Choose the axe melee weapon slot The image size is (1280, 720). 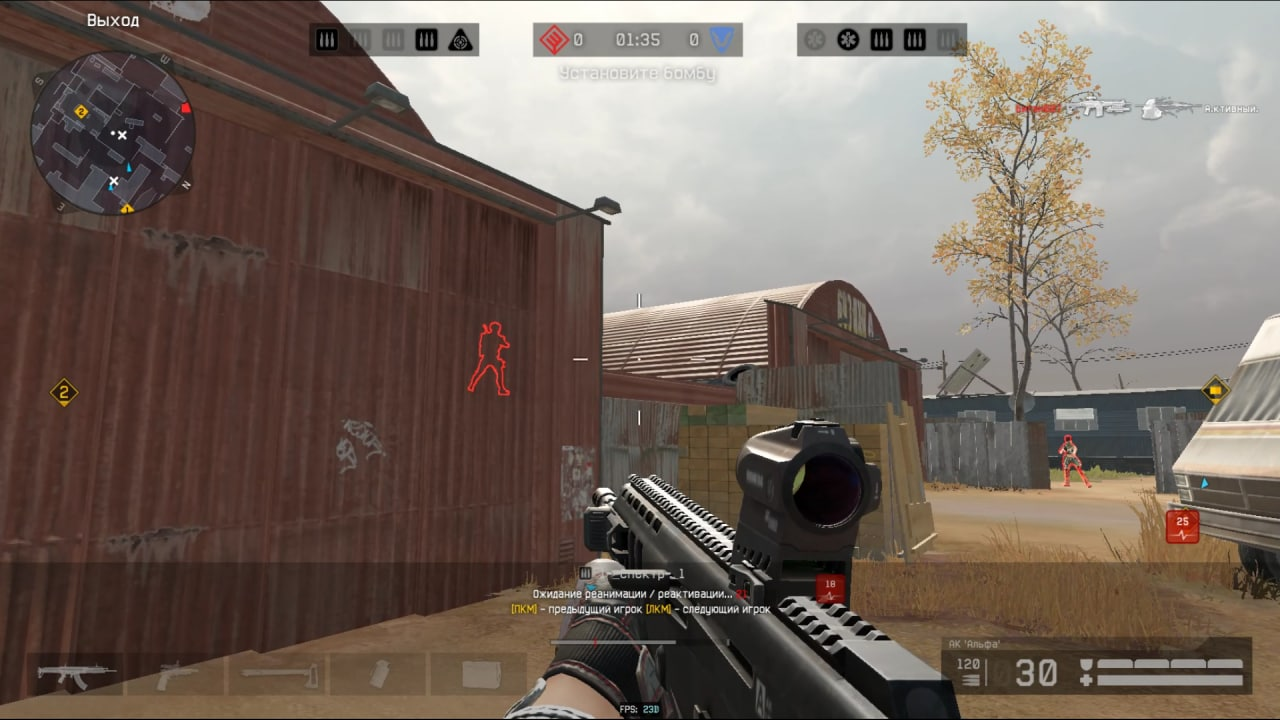click(x=279, y=674)
